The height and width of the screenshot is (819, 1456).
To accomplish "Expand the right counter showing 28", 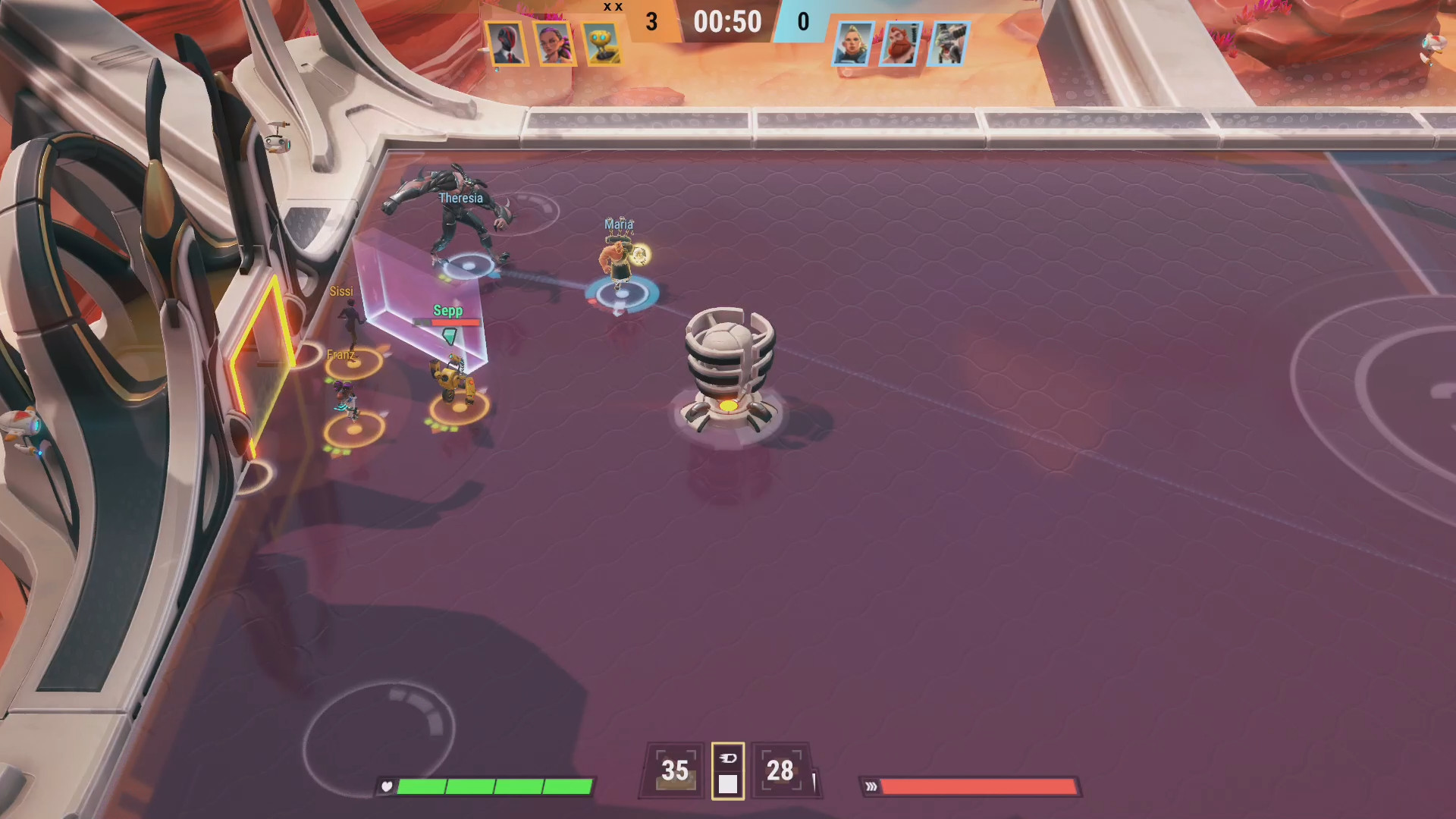I will coord(780,770).
